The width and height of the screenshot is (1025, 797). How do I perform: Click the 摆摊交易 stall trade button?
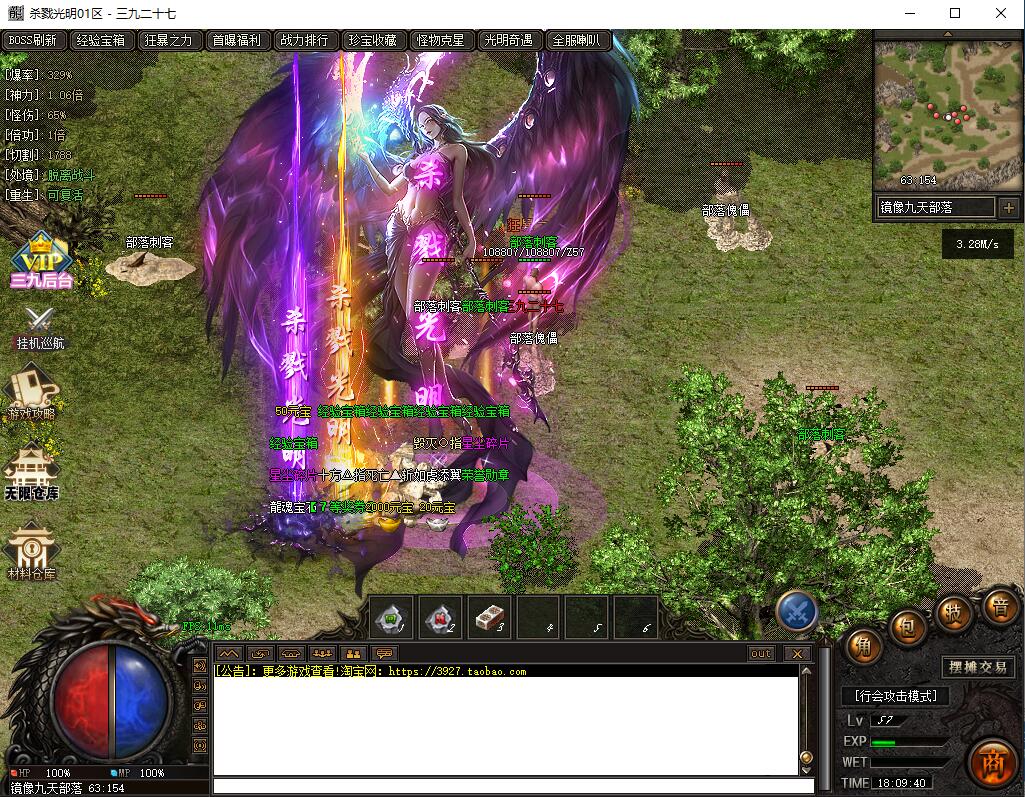978,667
